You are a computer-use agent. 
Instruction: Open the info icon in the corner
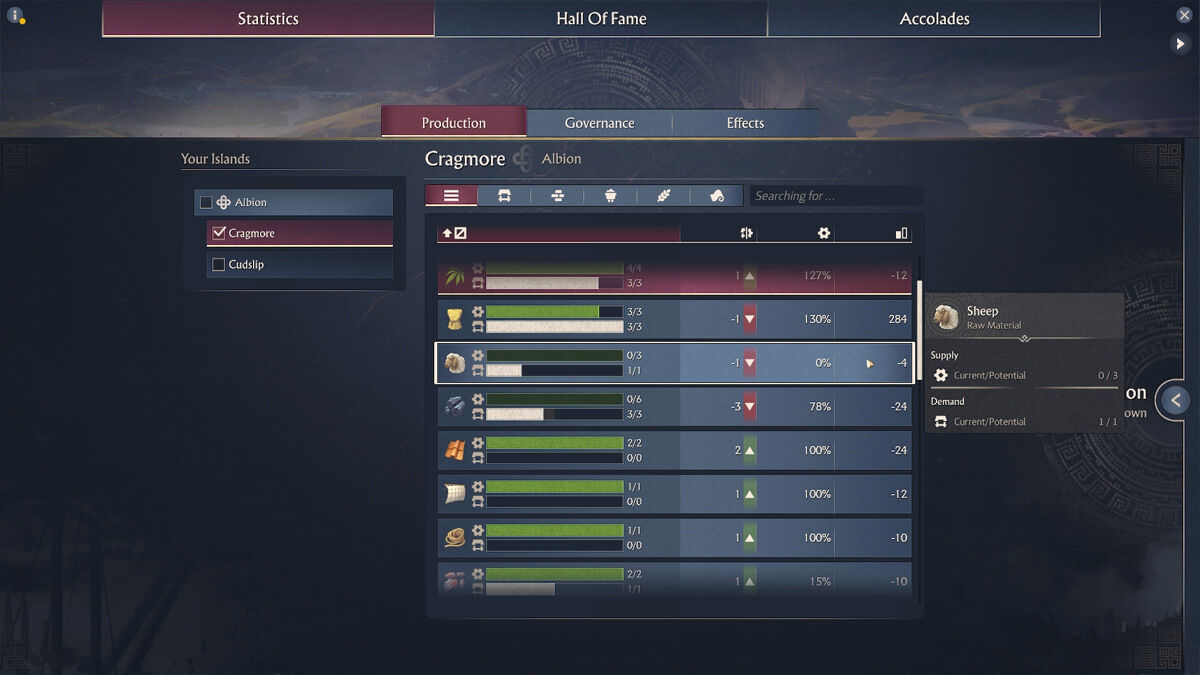[x=15, y=15]
